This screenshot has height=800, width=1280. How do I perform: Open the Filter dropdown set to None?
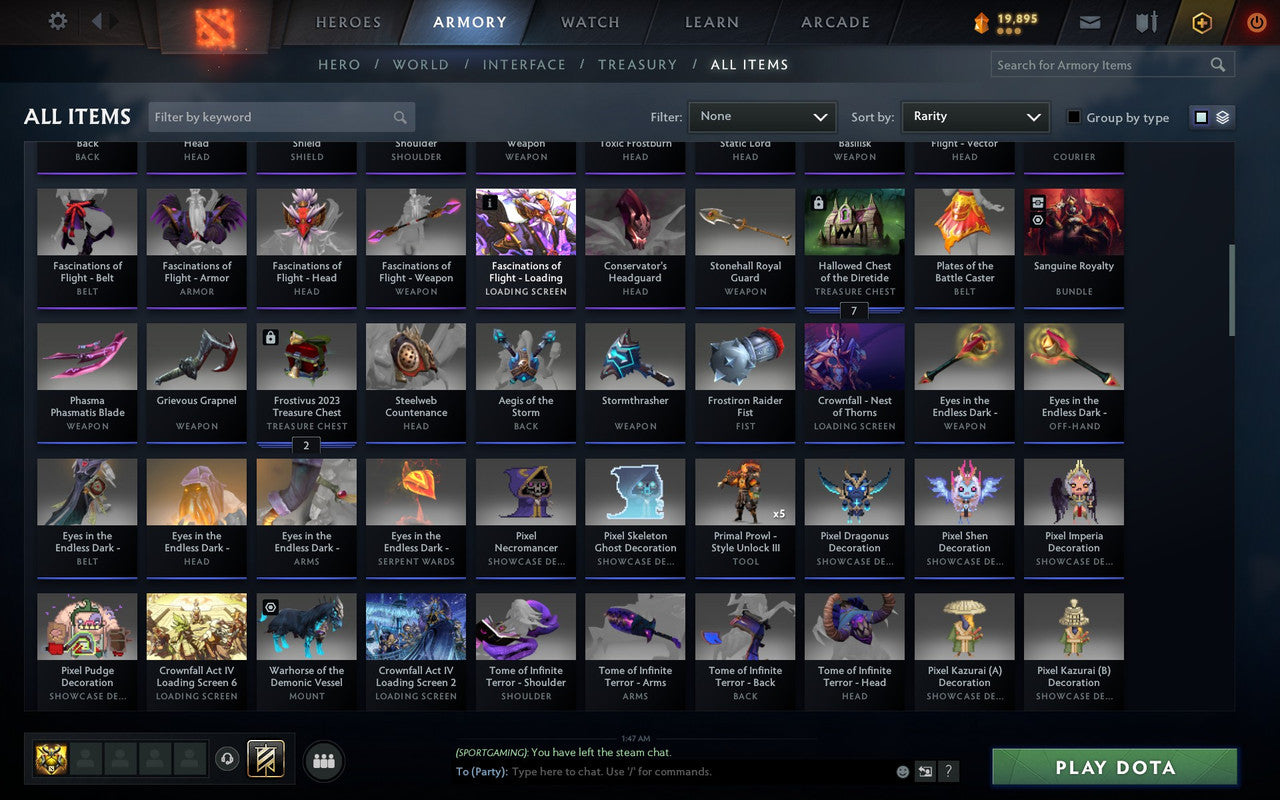pyautogui.click(x=762, y=116)
